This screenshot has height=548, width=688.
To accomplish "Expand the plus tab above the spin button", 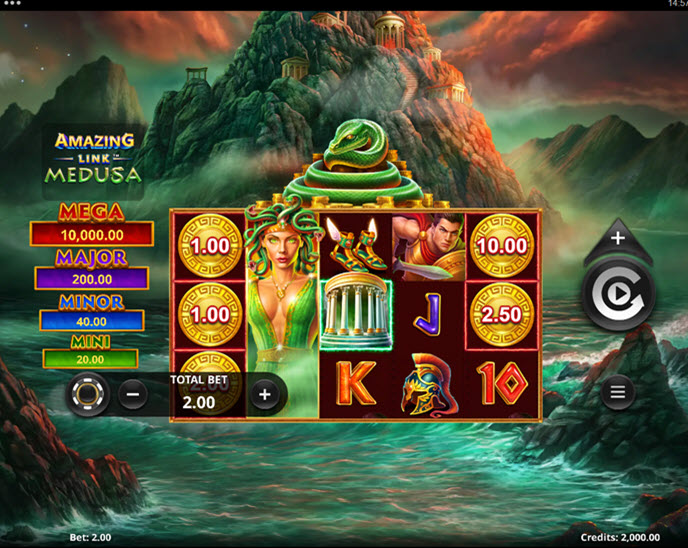I will [618, 239].
